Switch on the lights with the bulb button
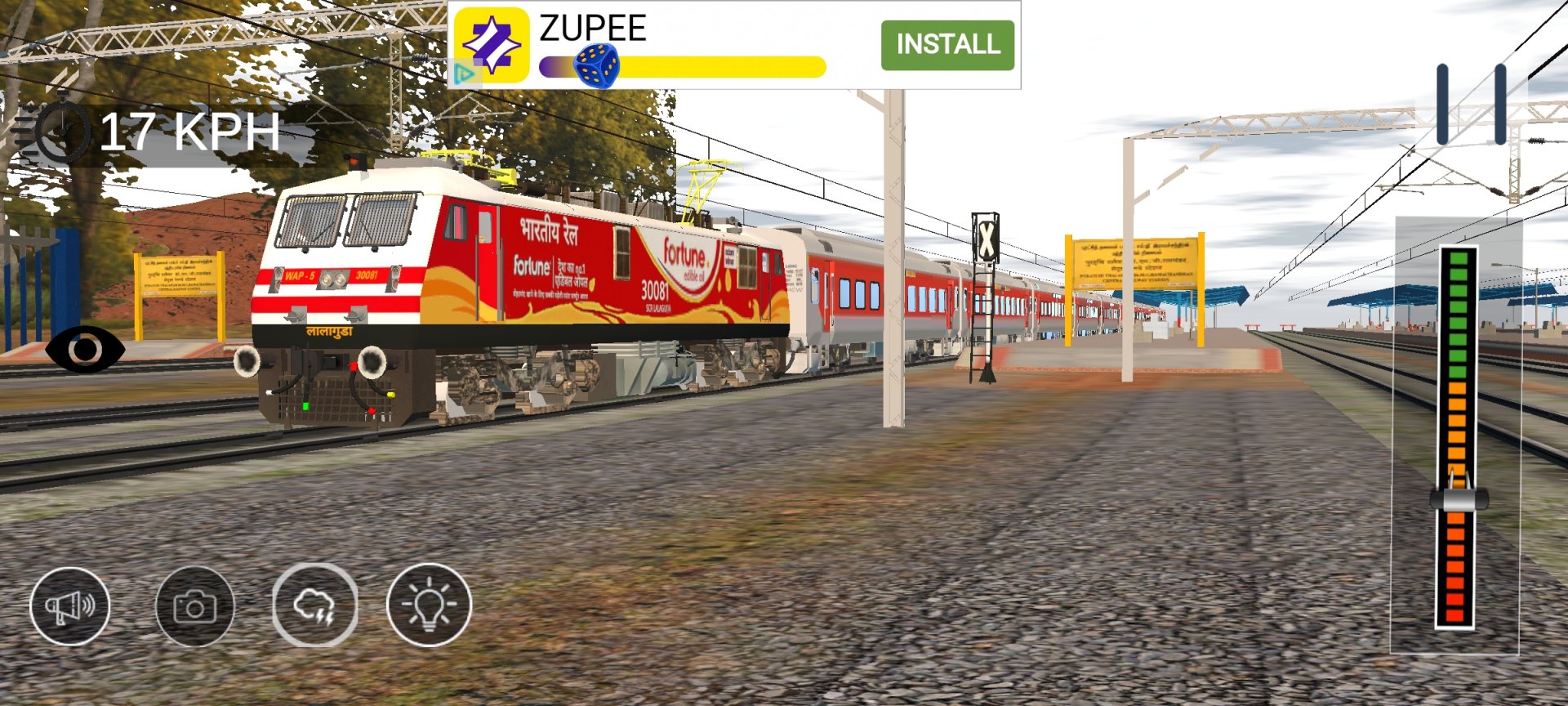The height and width of the screenshot is (706, 1568). (x=429, y=605)
